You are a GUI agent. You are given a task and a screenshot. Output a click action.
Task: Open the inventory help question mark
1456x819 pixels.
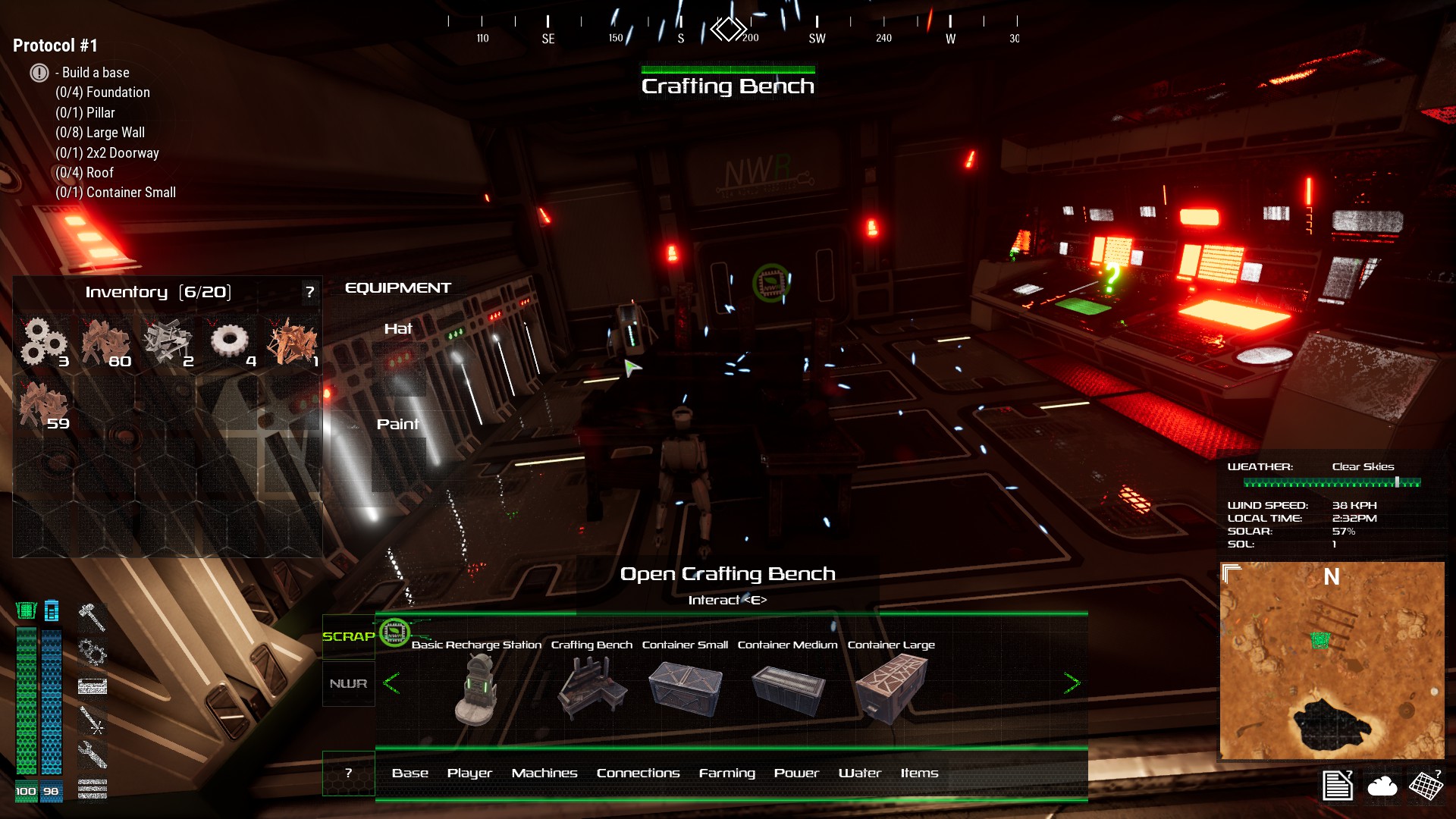point(309,292)
